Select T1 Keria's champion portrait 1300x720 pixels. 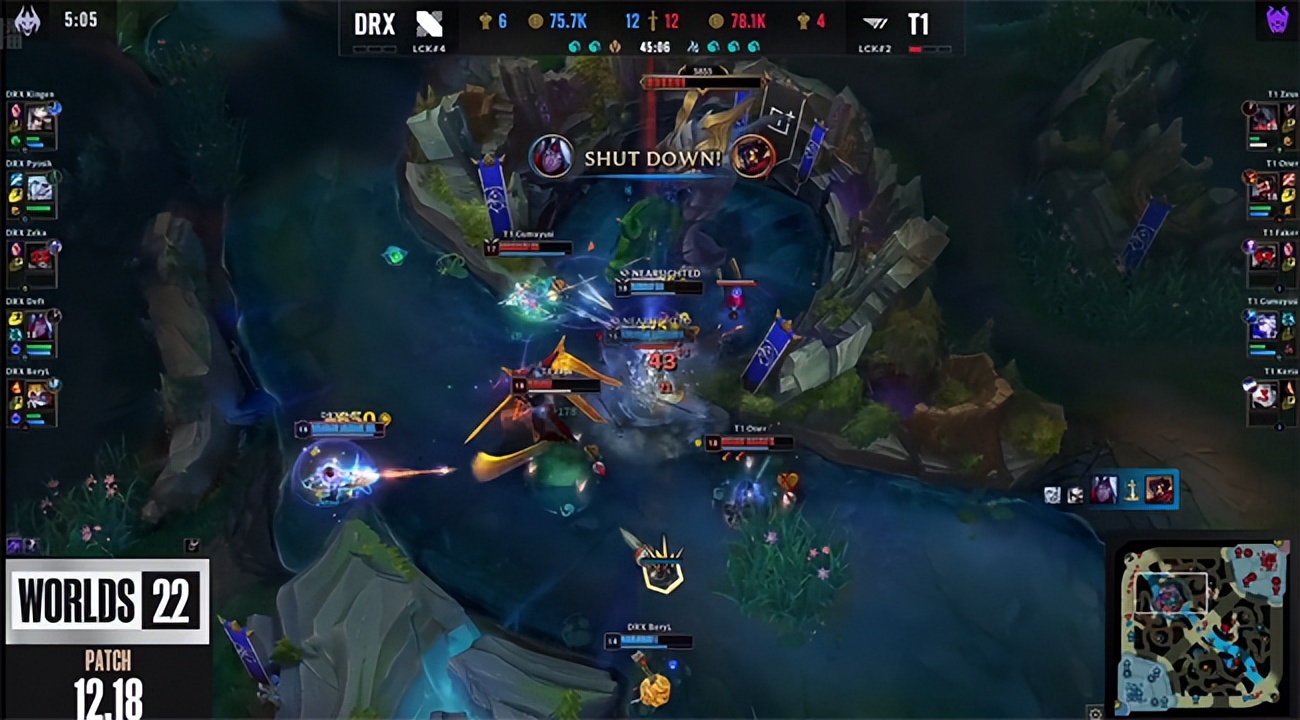point(1264,396)
